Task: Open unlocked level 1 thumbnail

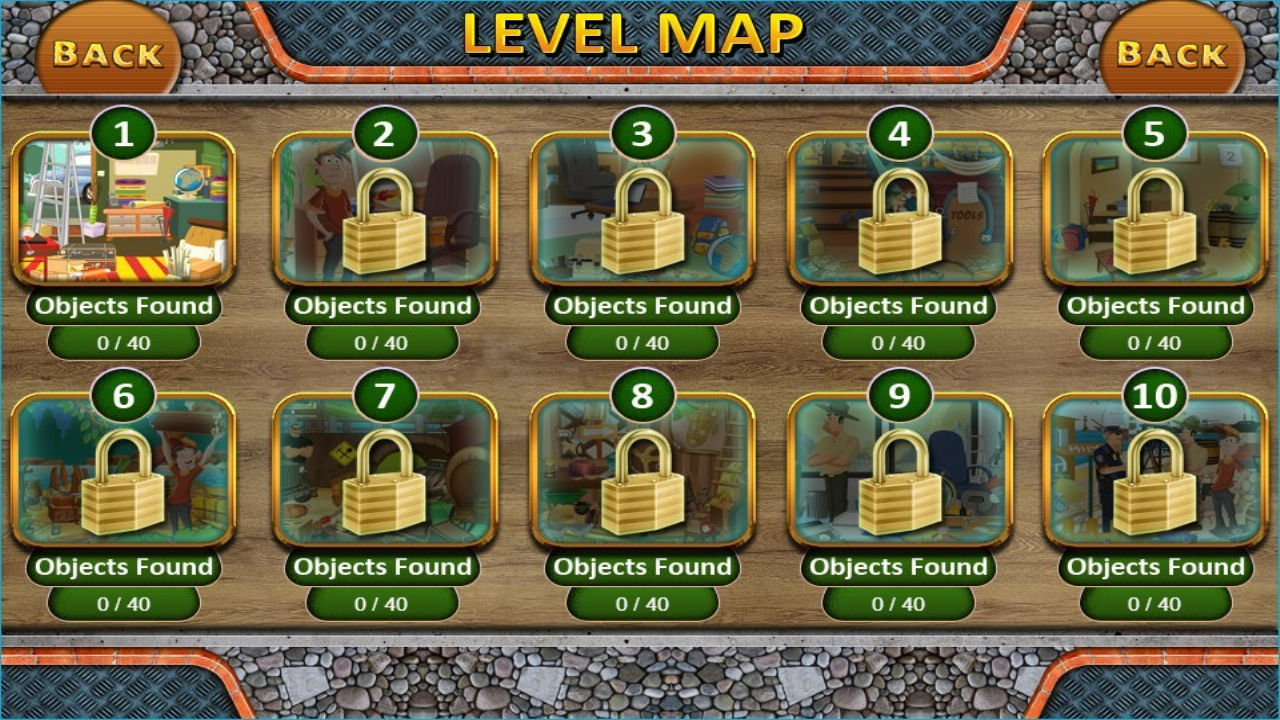Action: [x=124, y=212]
